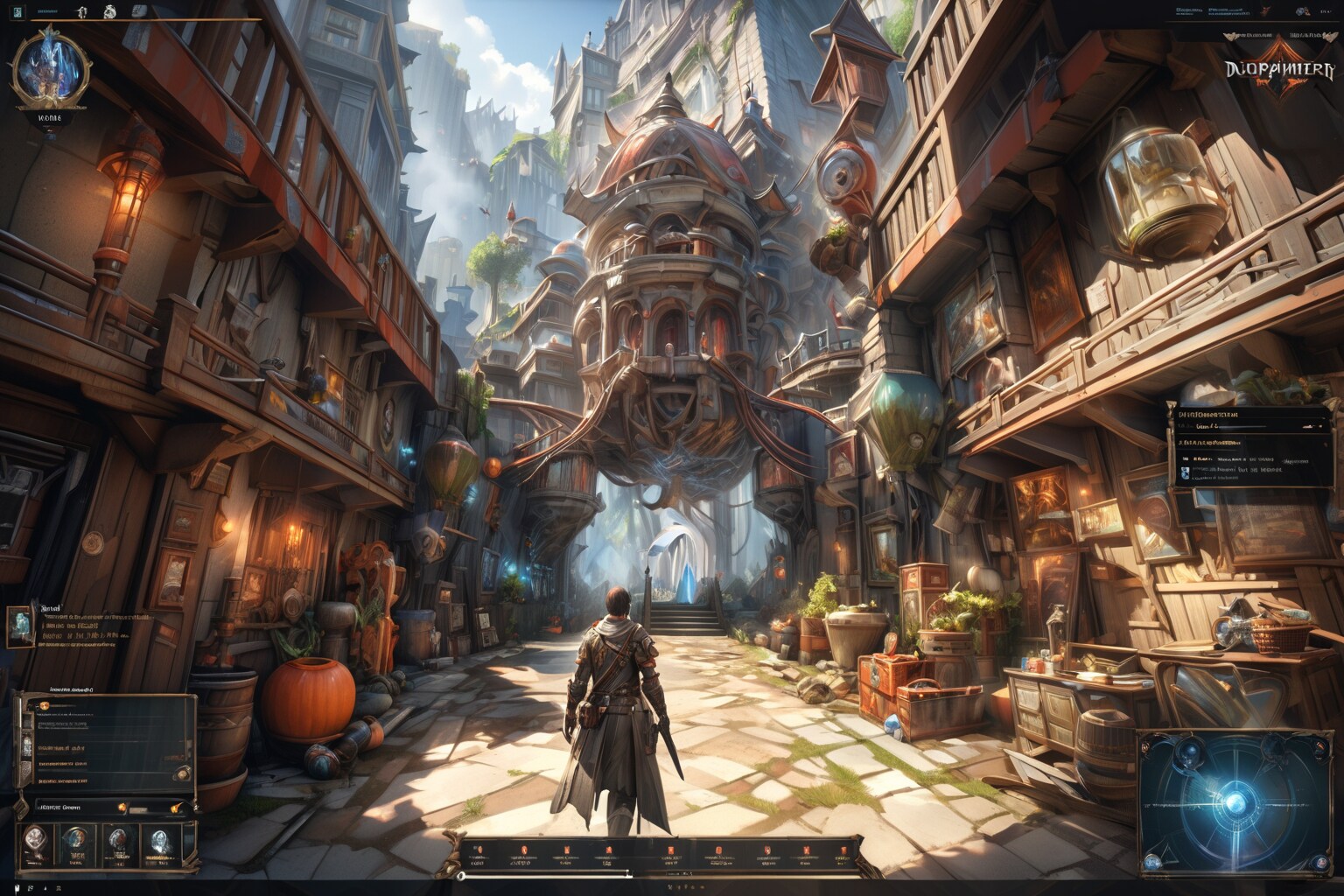1344x896 pixels.
Task: Click the round button at the minimap's lower-left corner
Action: click(1151, 864)
